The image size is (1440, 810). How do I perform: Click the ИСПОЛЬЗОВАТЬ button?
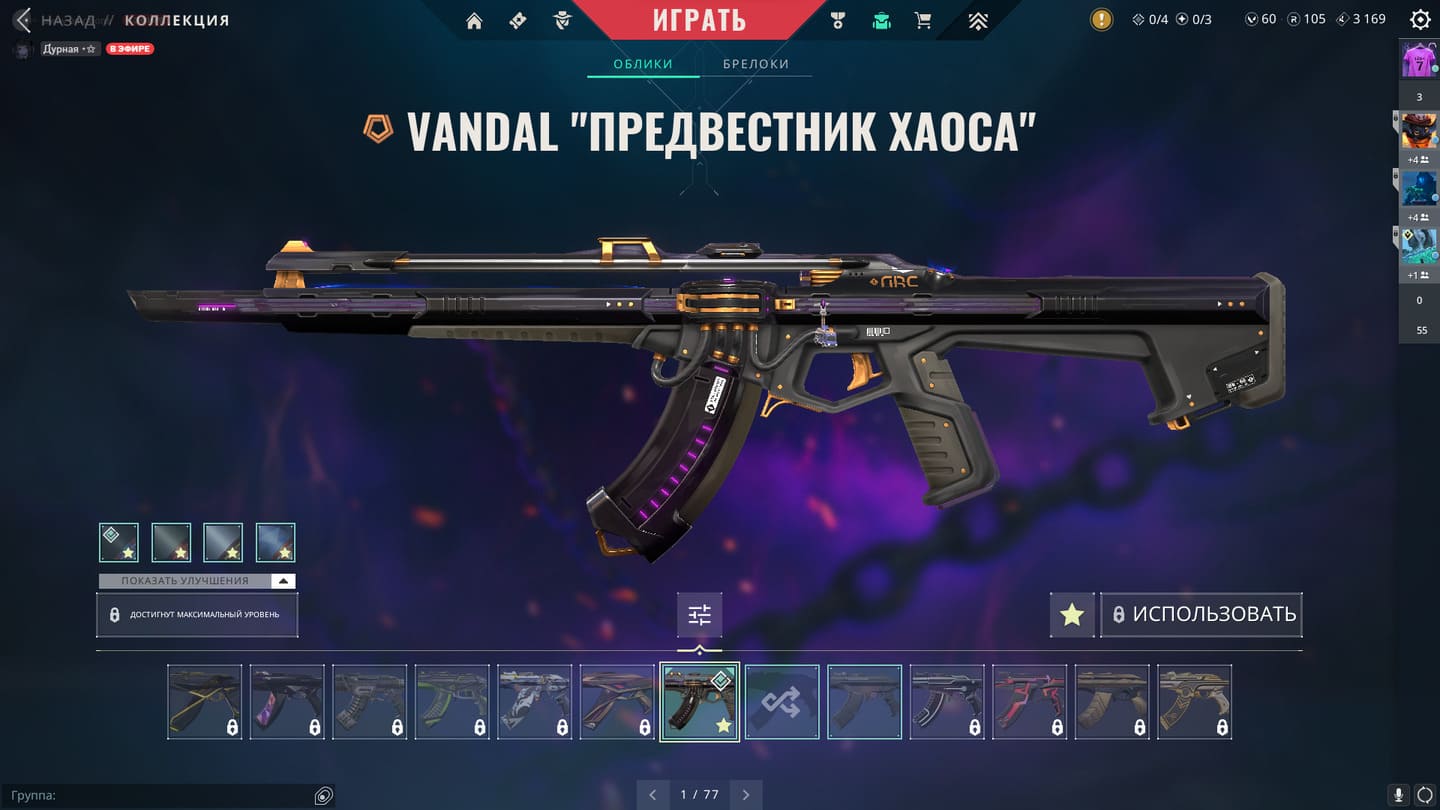(x=1202, y=614)
